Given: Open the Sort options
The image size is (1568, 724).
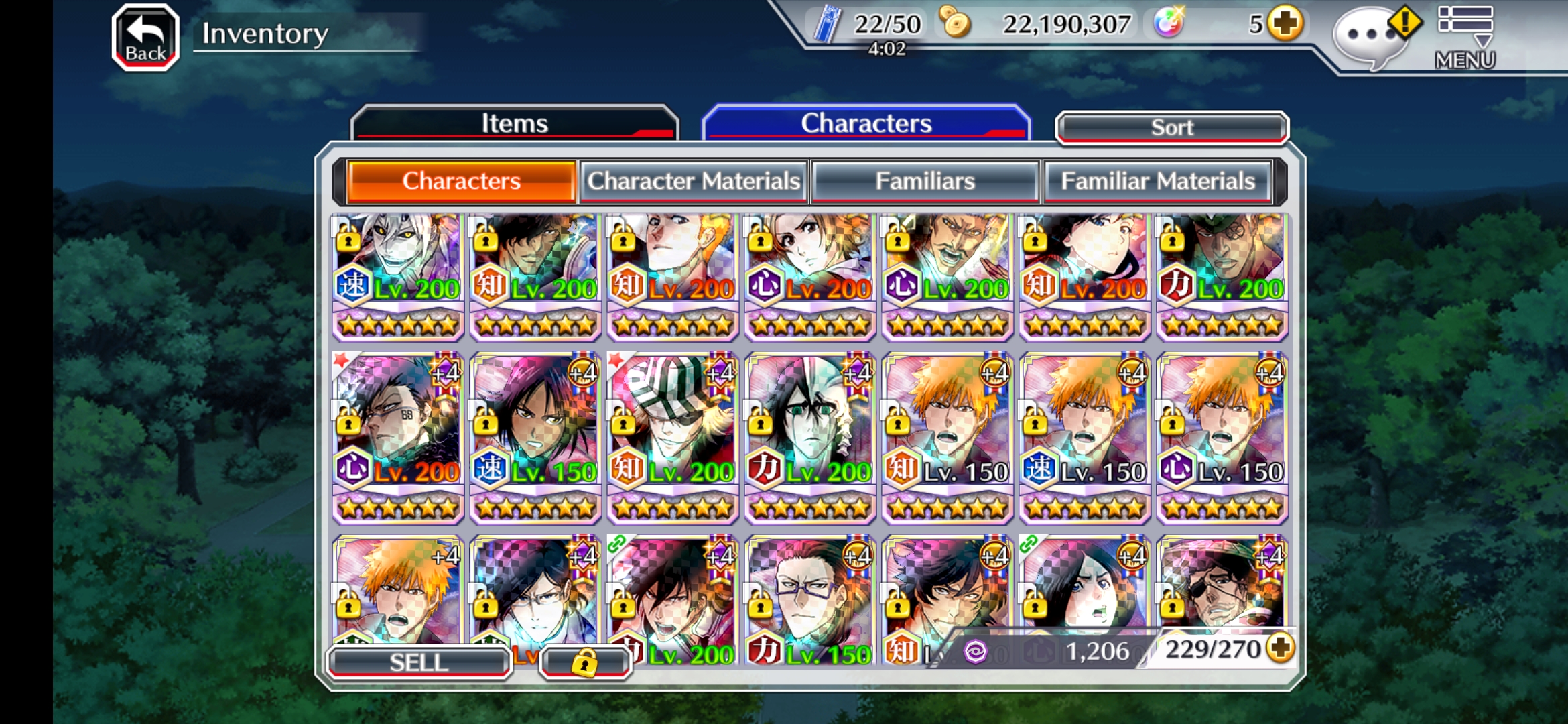Looking at the screenshot, I should pyautogui.click(x=1171, y=127).
